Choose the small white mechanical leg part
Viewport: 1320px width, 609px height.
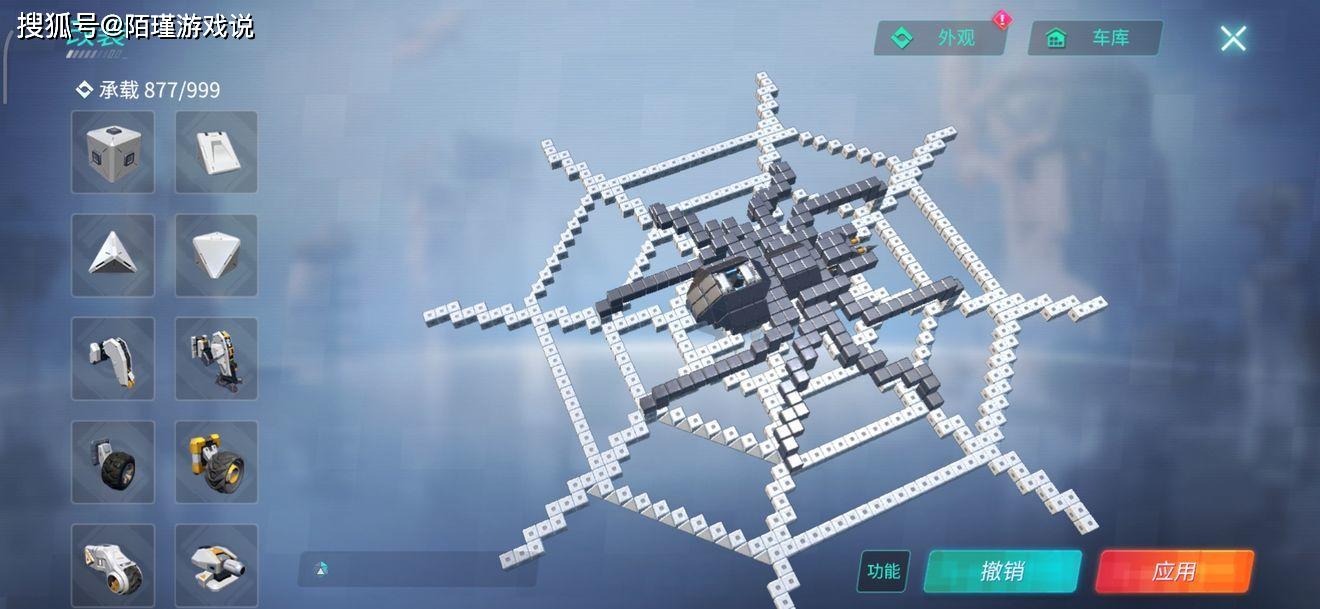coord(113,358)
